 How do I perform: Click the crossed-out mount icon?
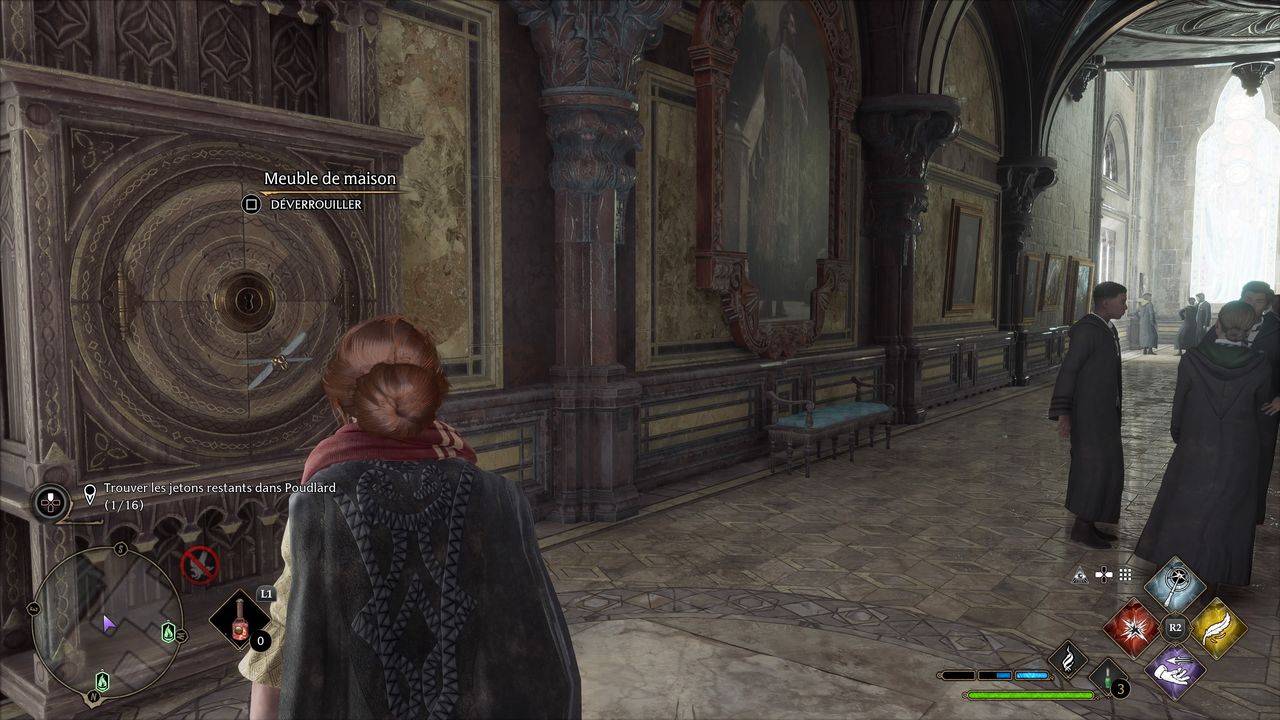[x=200, y=565]
